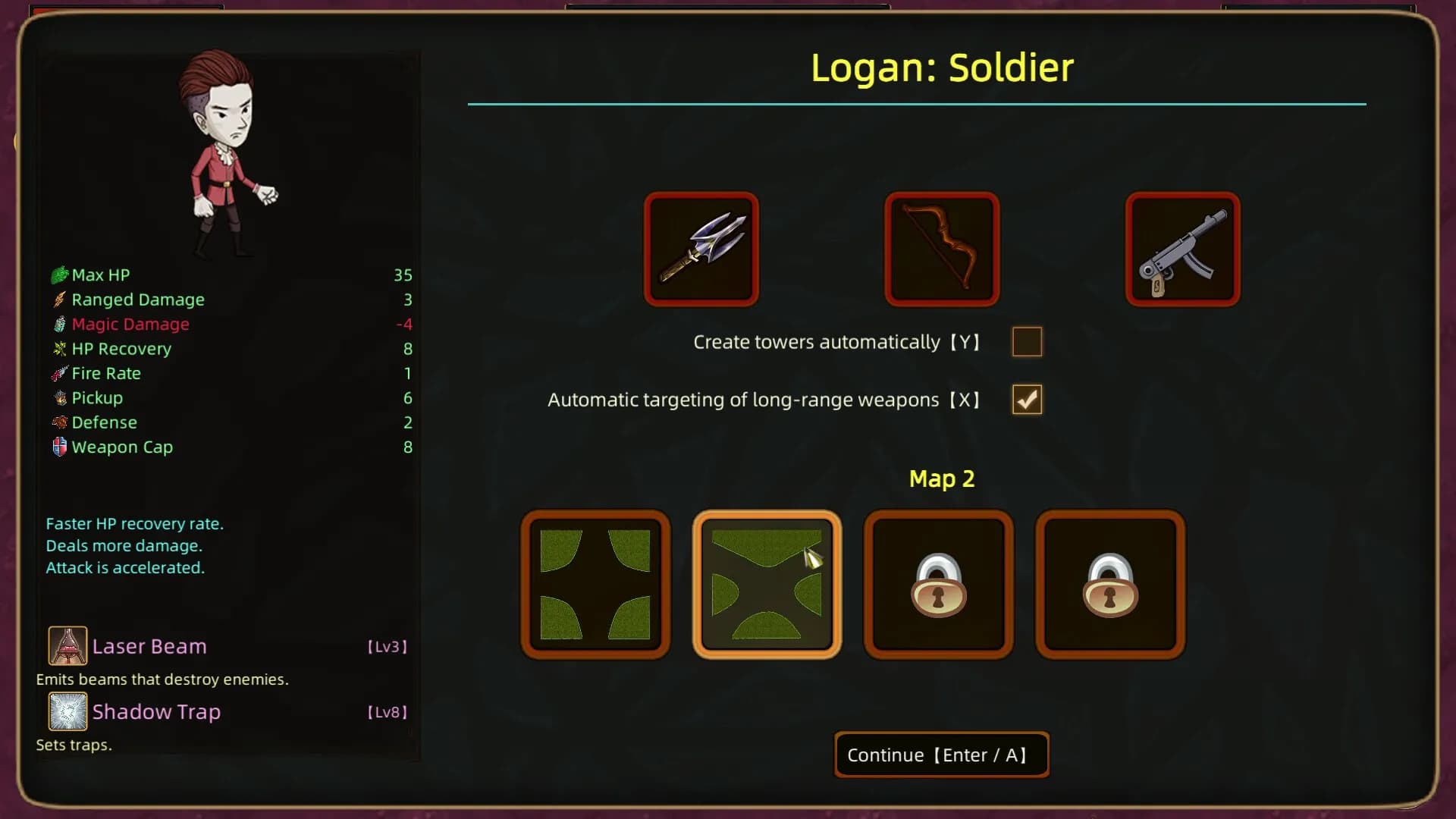This screenshot has height=819, width=1456.
Task: Select the Shadow Trap skill icon
Action: click(x=67, y=711)
